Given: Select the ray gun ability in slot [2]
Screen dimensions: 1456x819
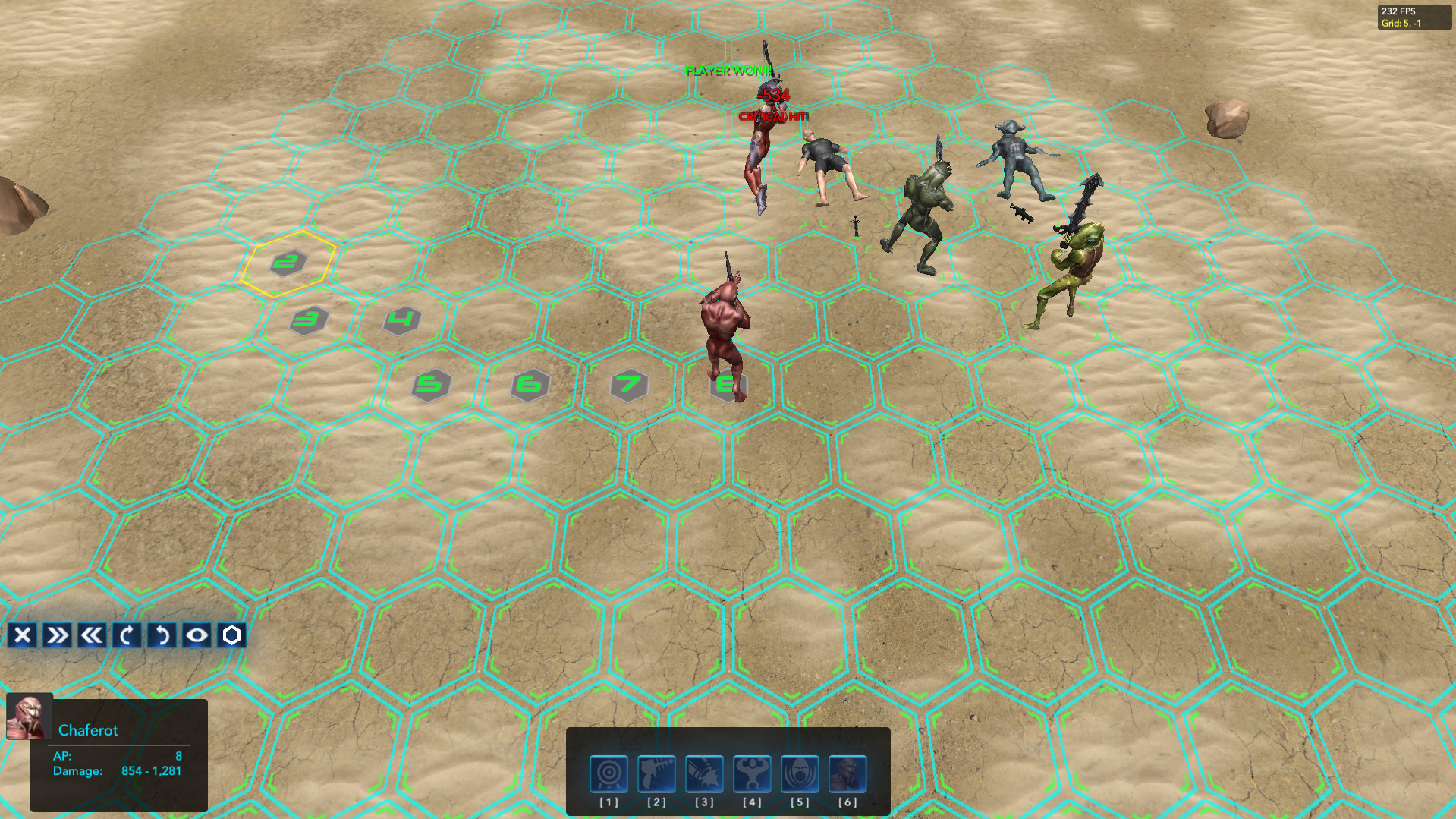Looking at the screenshot, I should (x=655, y=775).
